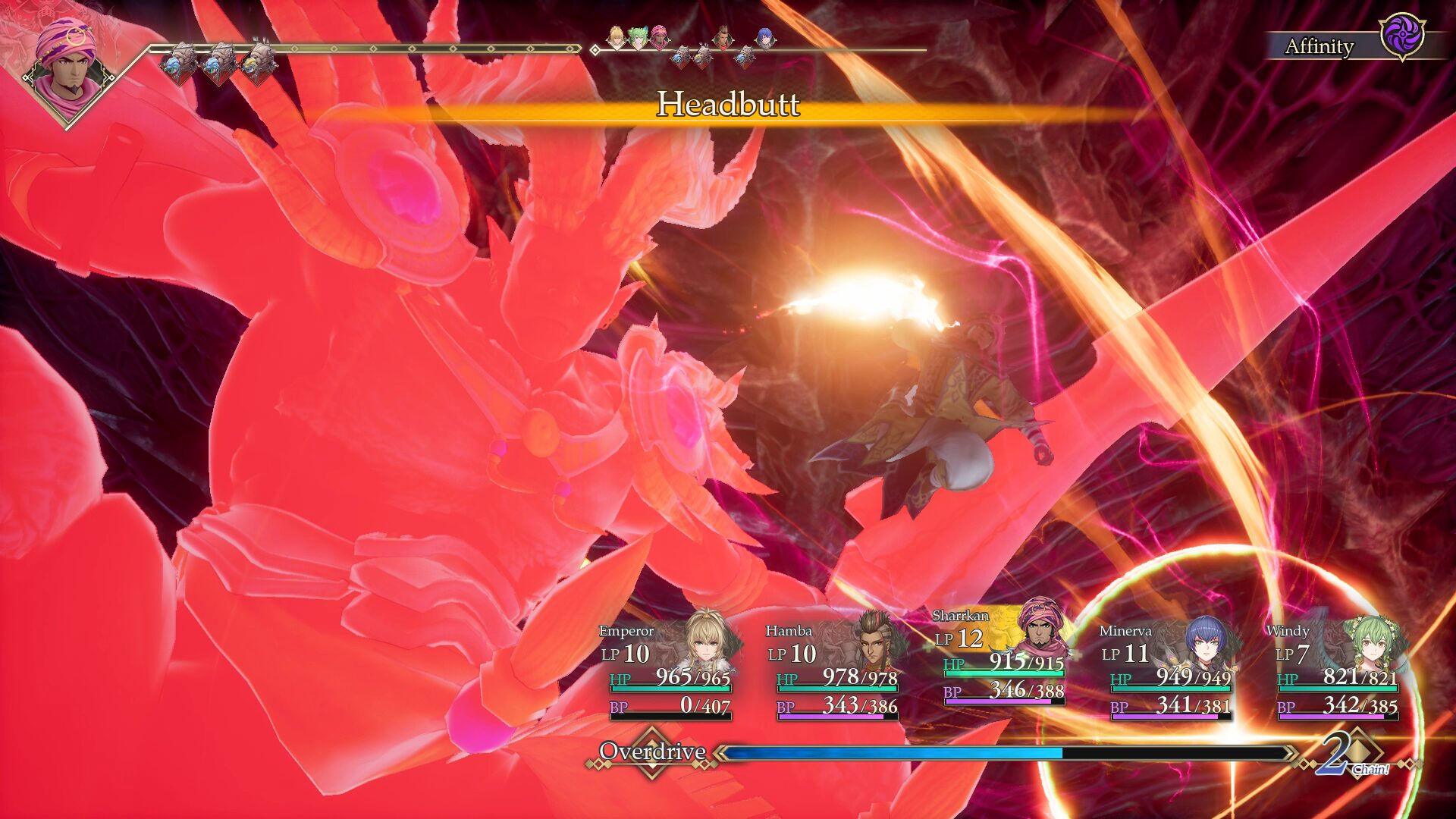Viewport: 1456px width, 819px height.
Task: Activate the Overdrive emblem
Action: [652, 752]
